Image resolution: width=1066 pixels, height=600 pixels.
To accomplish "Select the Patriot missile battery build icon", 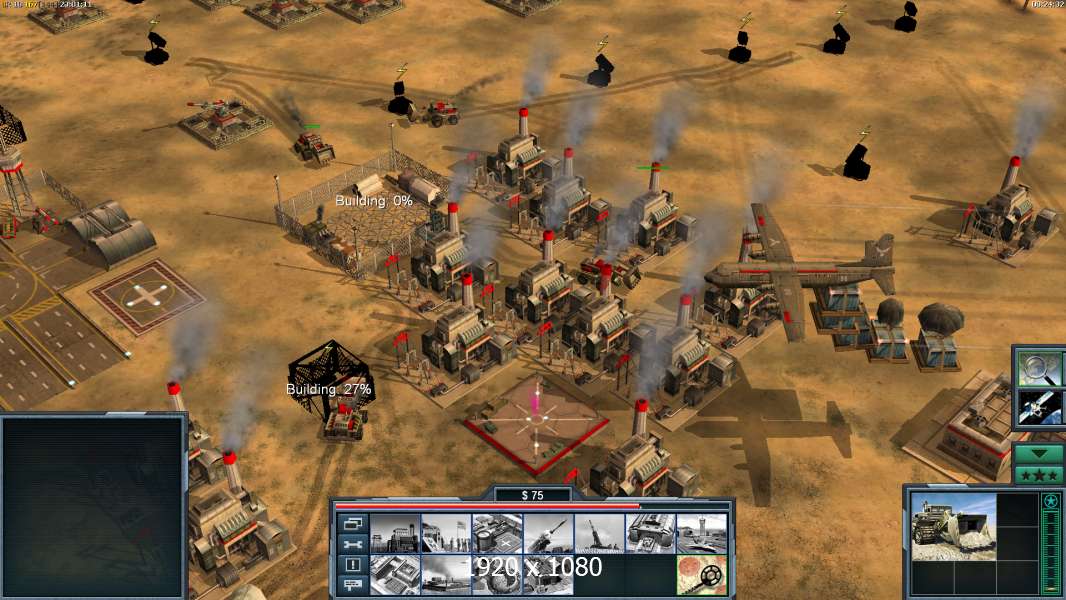I will (547, 534).
